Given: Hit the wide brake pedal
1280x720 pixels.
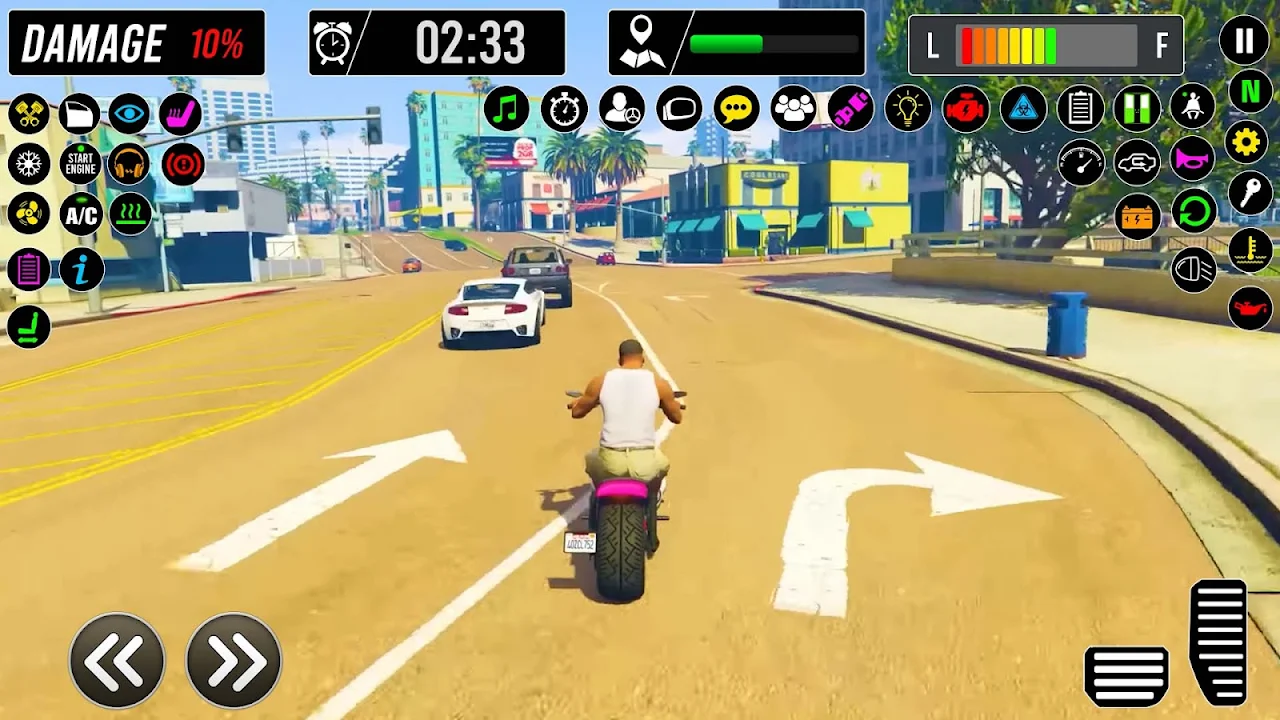Looking at the screenshot, I should (1127, 675).
